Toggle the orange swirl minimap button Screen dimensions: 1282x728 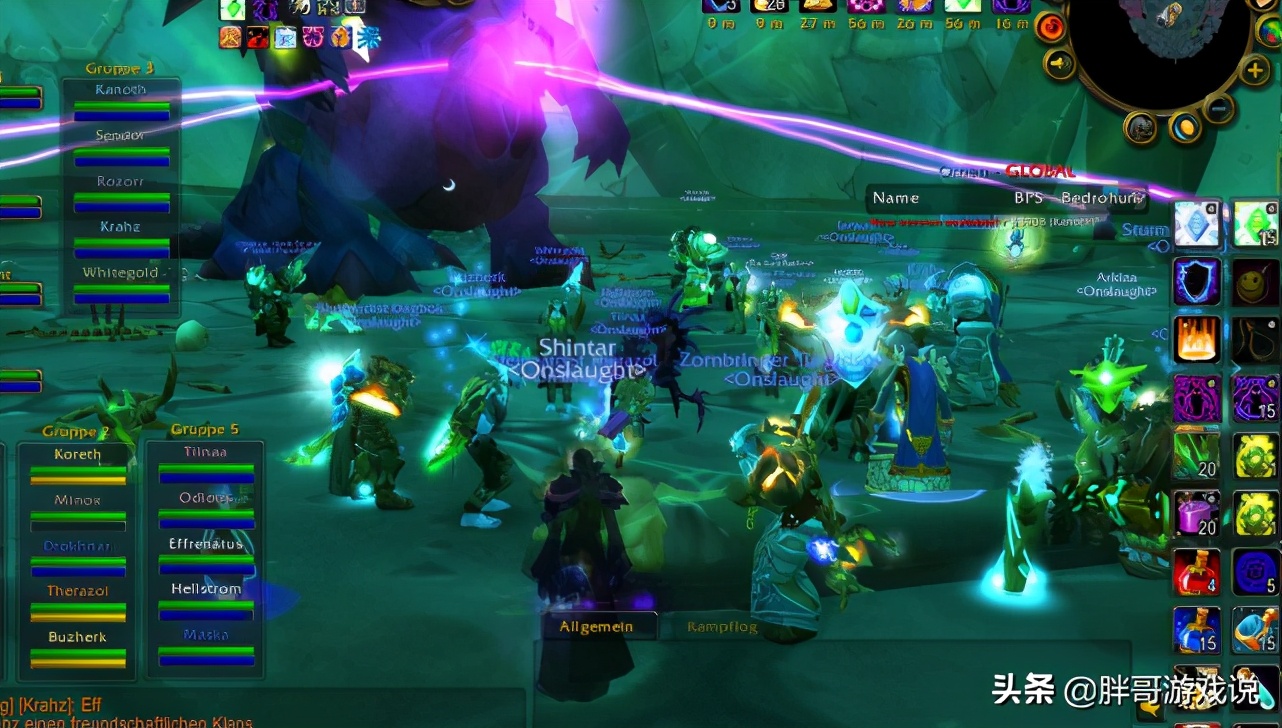(x=1051, y=27)
